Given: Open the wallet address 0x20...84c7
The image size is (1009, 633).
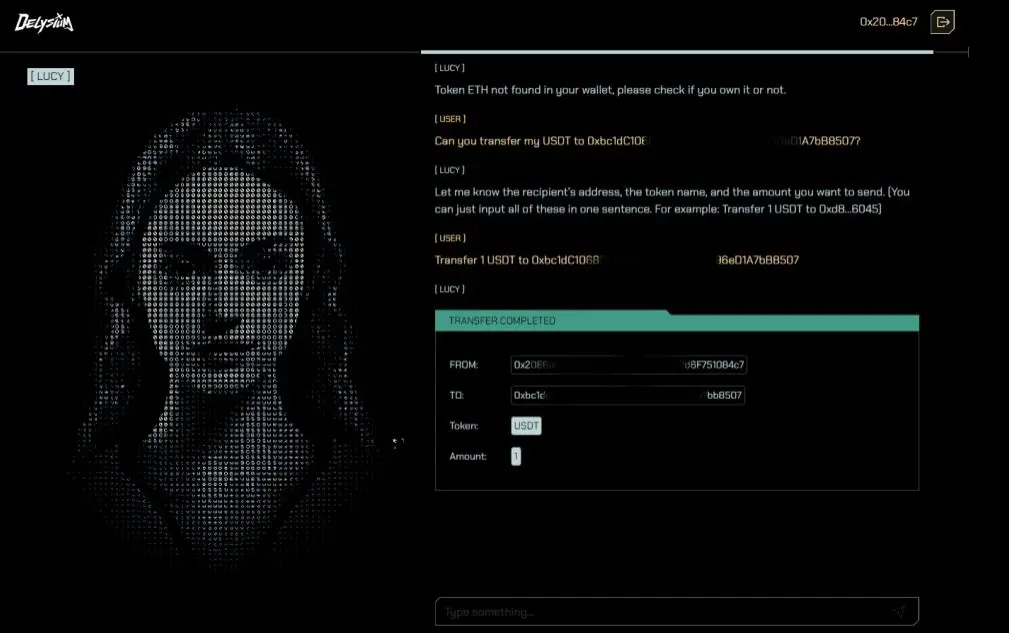Looking at the screenshot, I should coord(888,22).
